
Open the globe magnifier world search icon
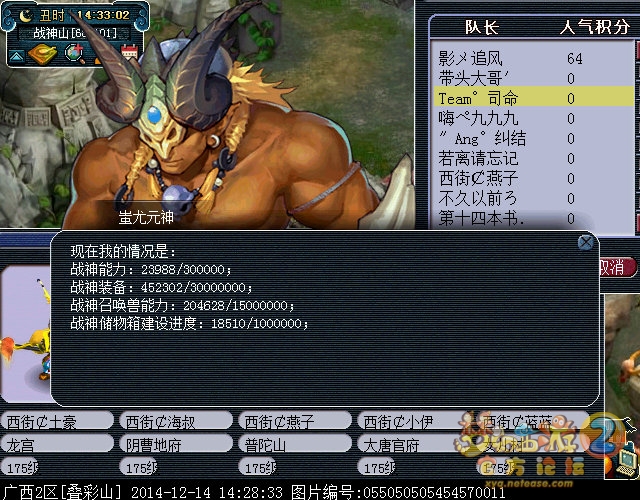pyautogui.click(x=73, y=53)
